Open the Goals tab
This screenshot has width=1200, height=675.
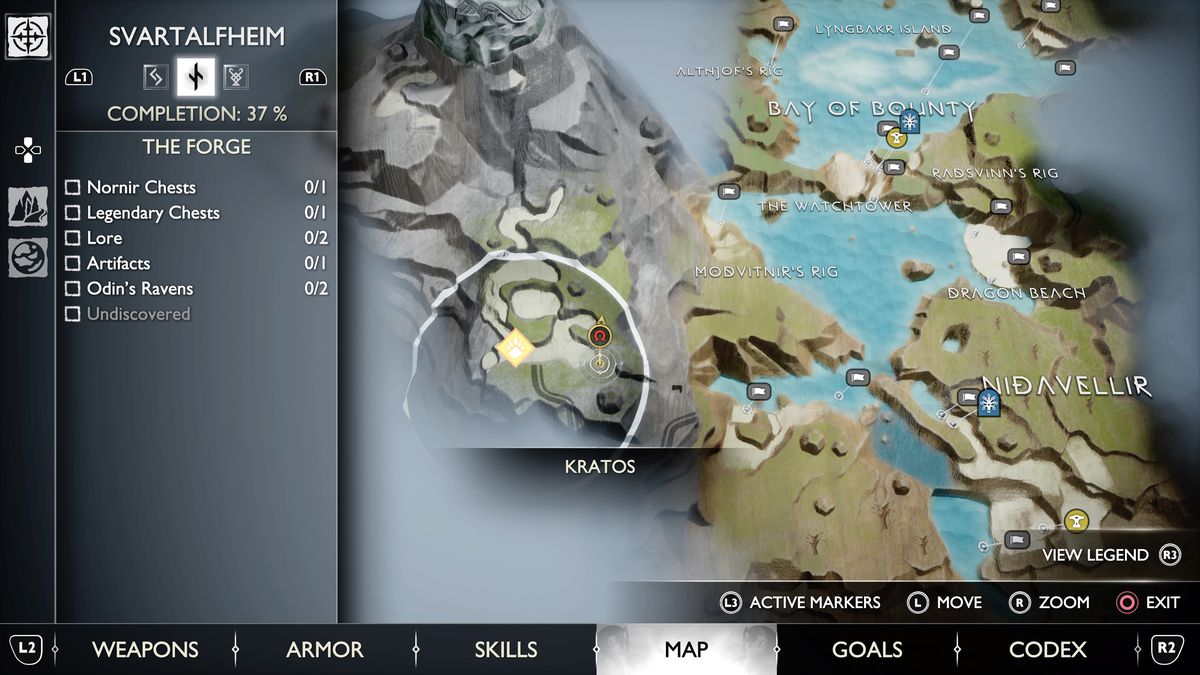tap(867, 649)
